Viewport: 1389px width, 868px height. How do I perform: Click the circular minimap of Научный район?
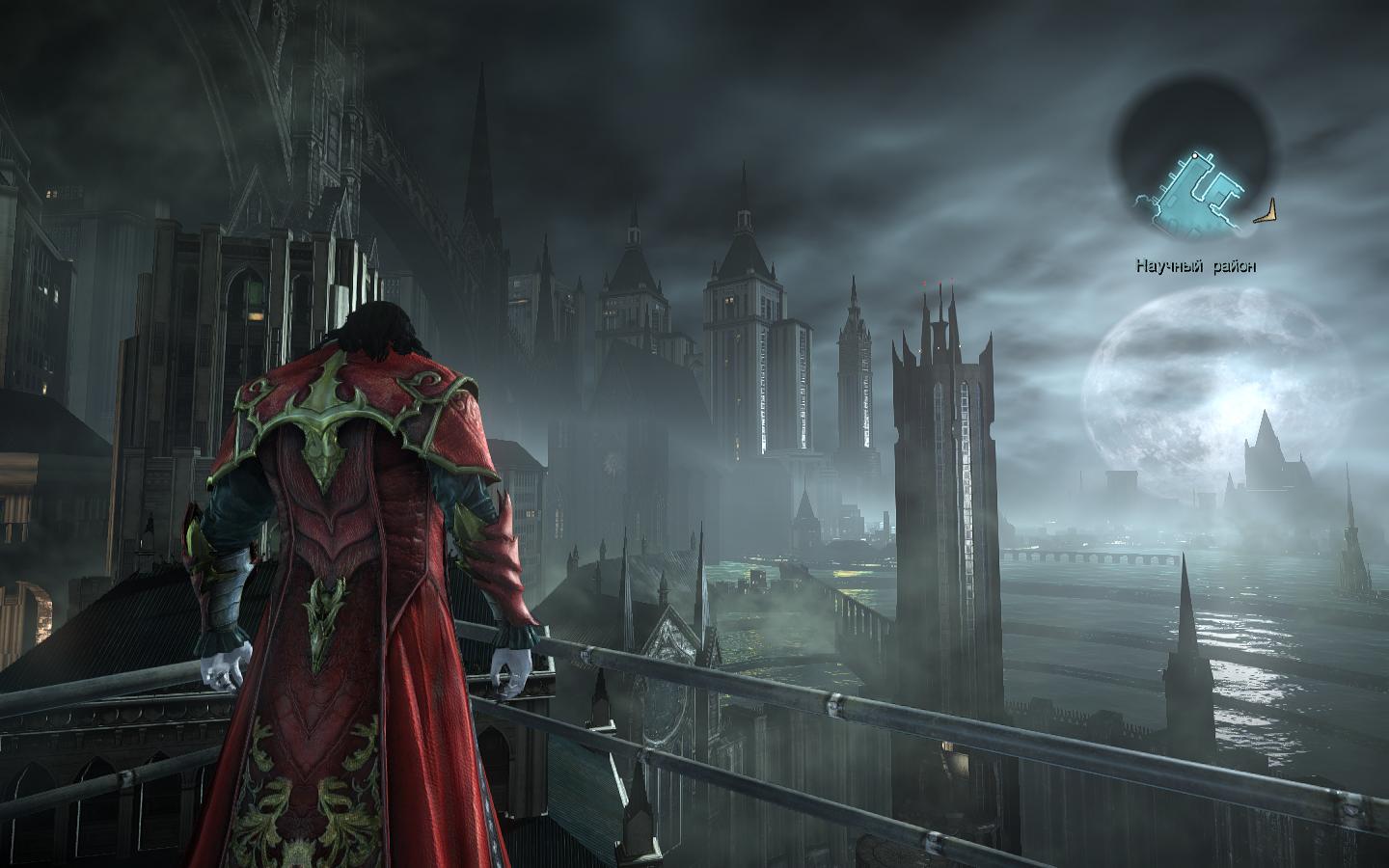point(1193,161)
